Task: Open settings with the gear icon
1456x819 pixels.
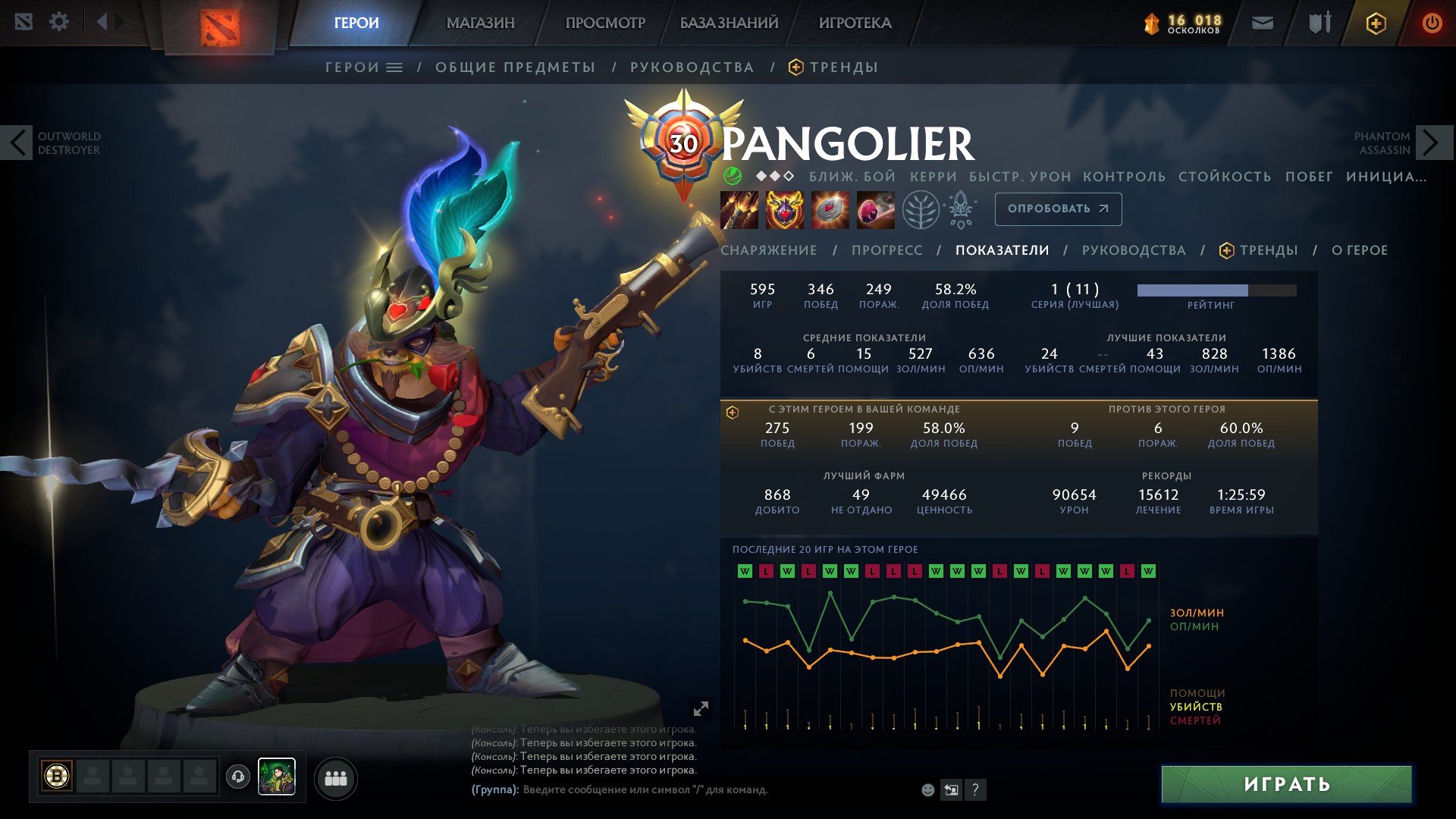Action: [59, 22]
